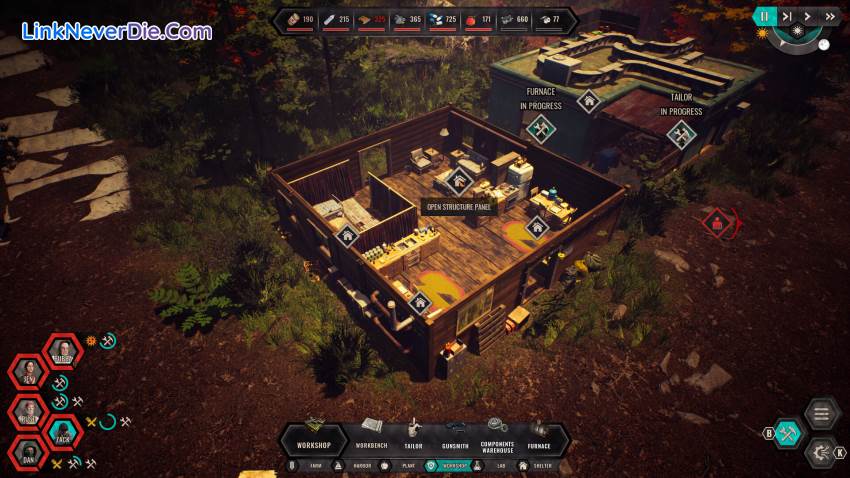Set time to normal play speed

coord(809,16)
